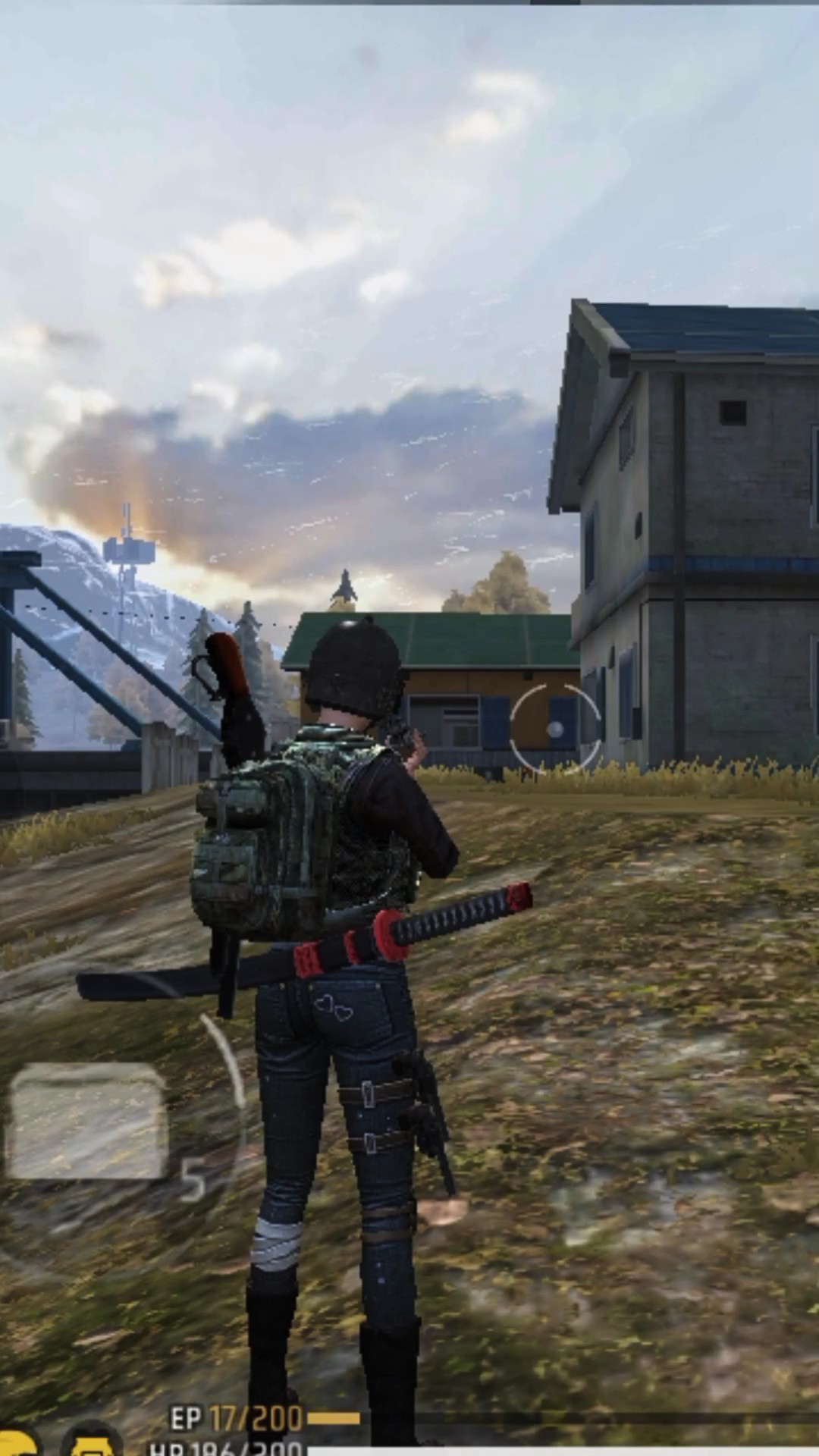Tap the translucent square quick-item slot
819x1456 pixels.
click(x=88, y=1121)
